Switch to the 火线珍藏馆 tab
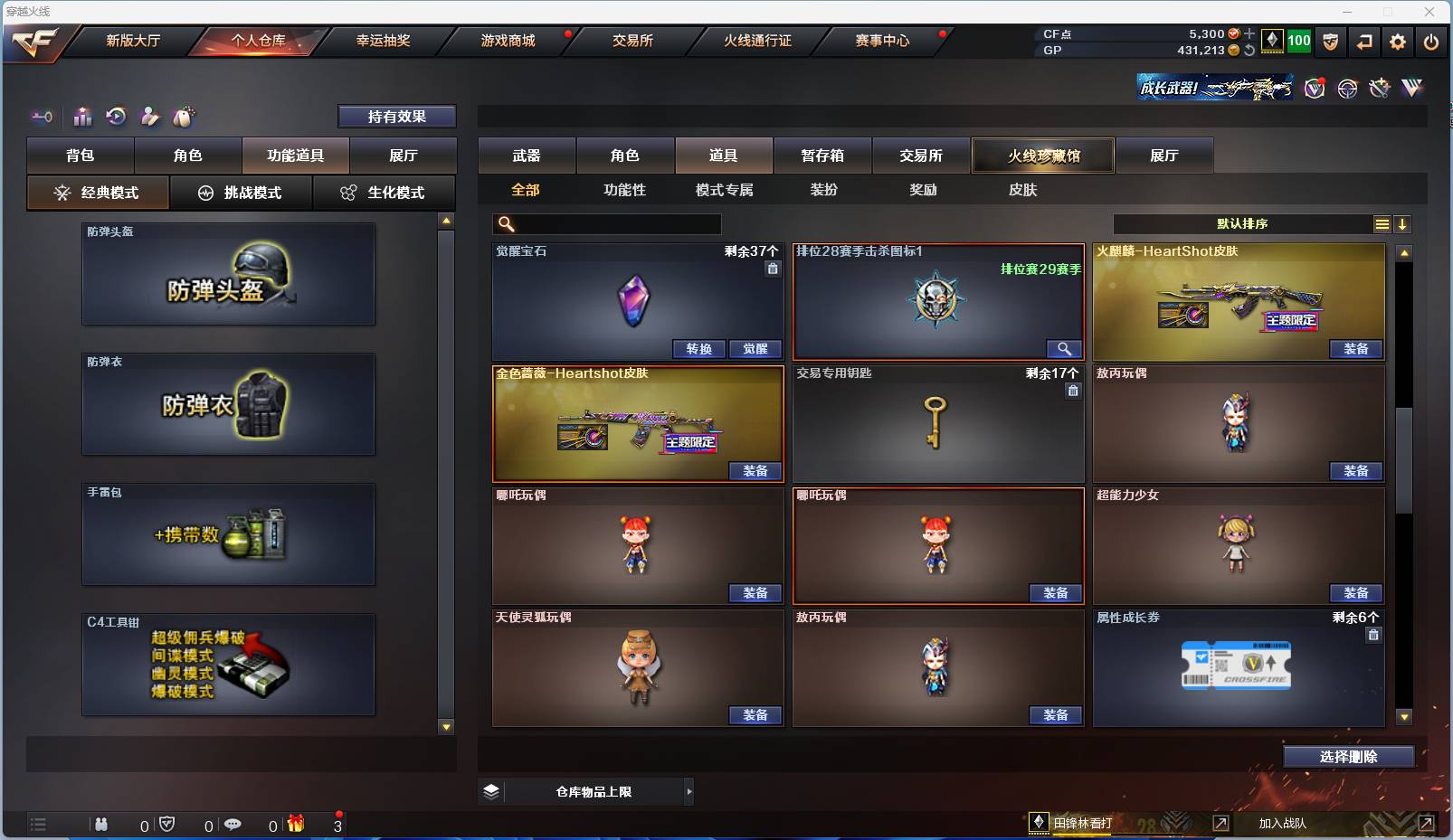The image size is (1453, 840). point(1042,155)
